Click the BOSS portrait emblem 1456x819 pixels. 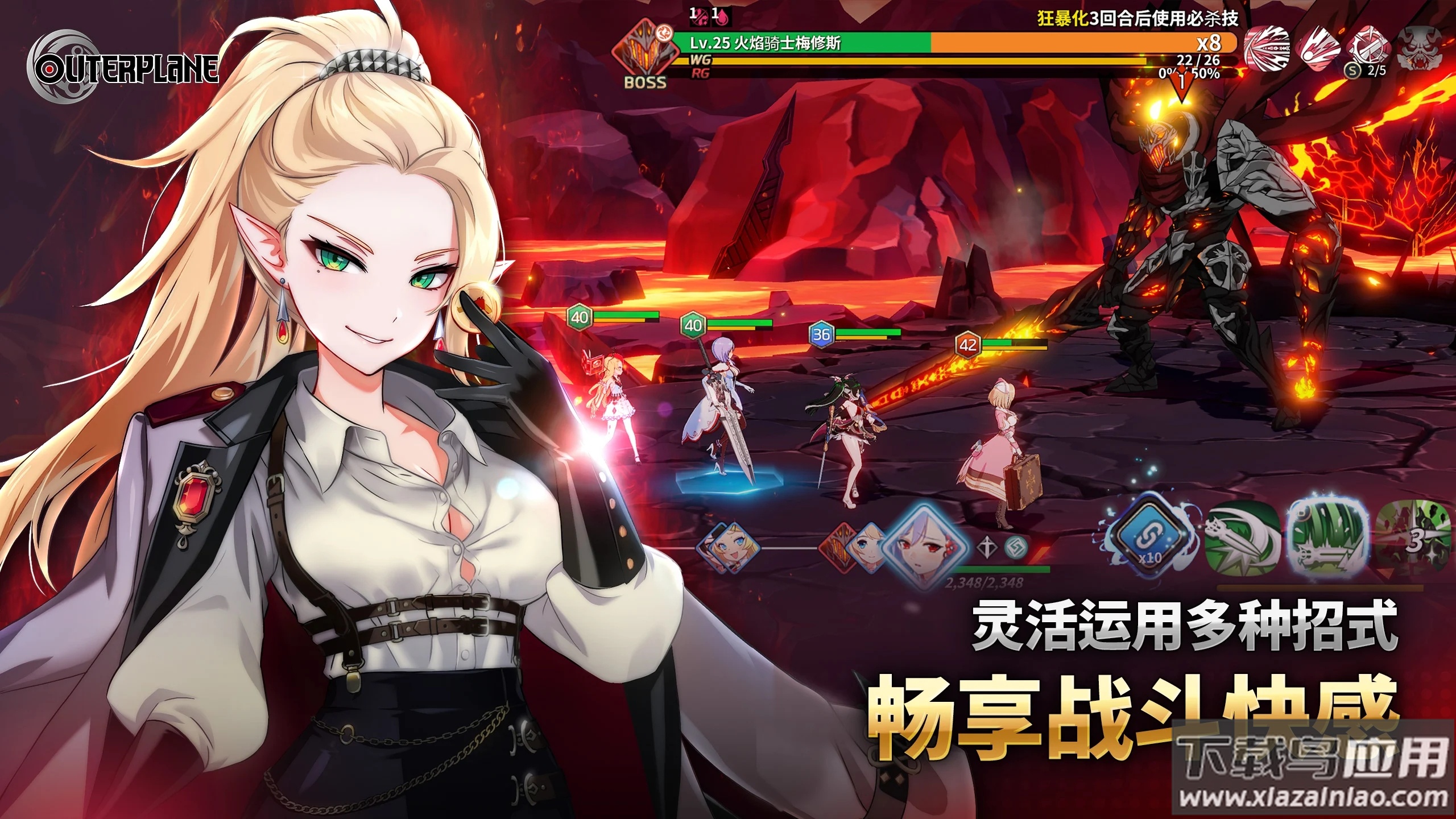[x=644, y=51]
